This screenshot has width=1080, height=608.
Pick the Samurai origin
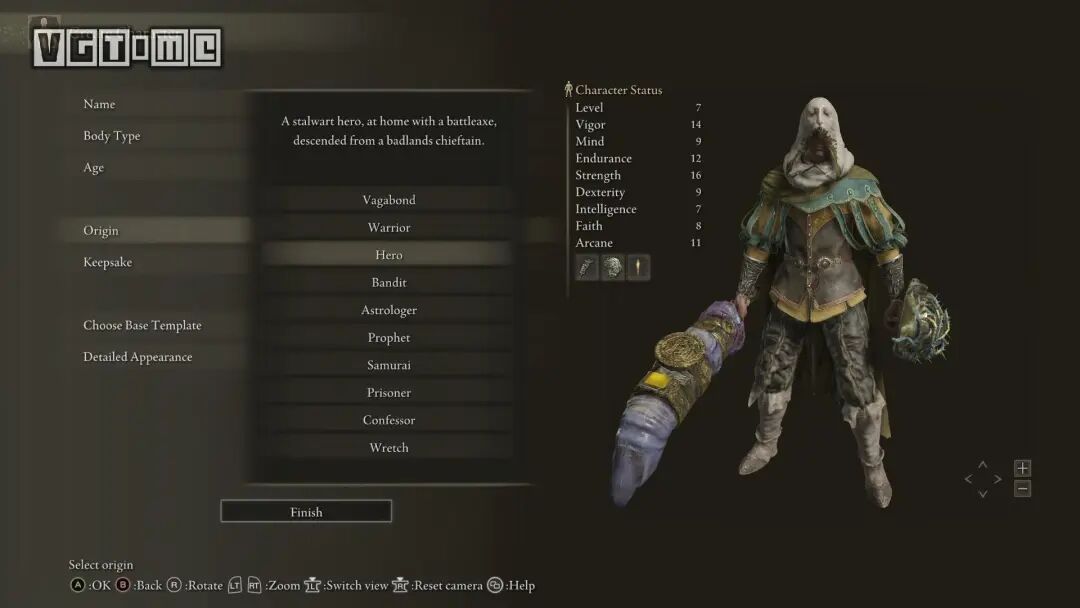pyautogui.click(x=388, y=365)
